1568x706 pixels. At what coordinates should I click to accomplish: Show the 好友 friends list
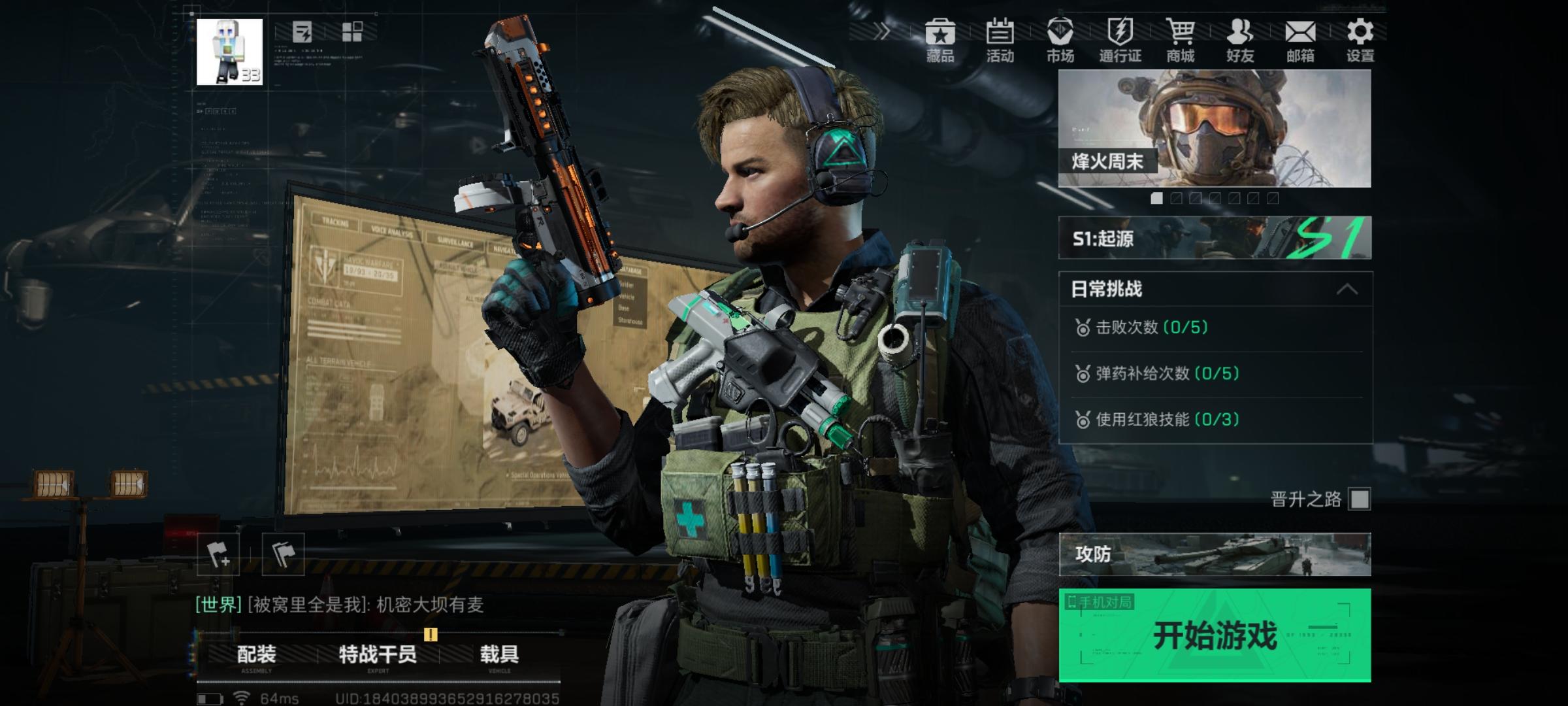1240,41
